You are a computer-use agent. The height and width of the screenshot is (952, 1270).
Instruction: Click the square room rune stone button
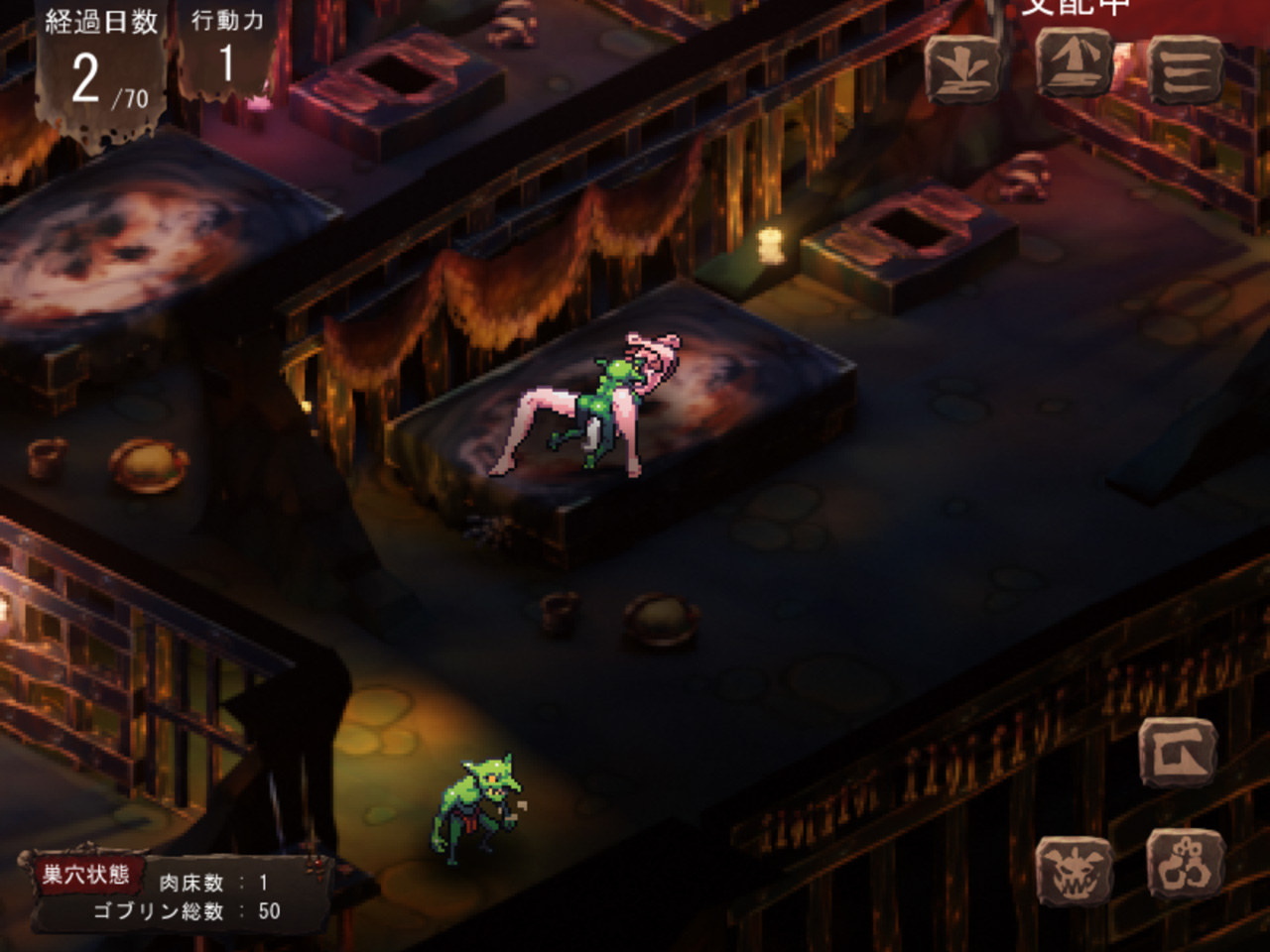click(1179, 754)
